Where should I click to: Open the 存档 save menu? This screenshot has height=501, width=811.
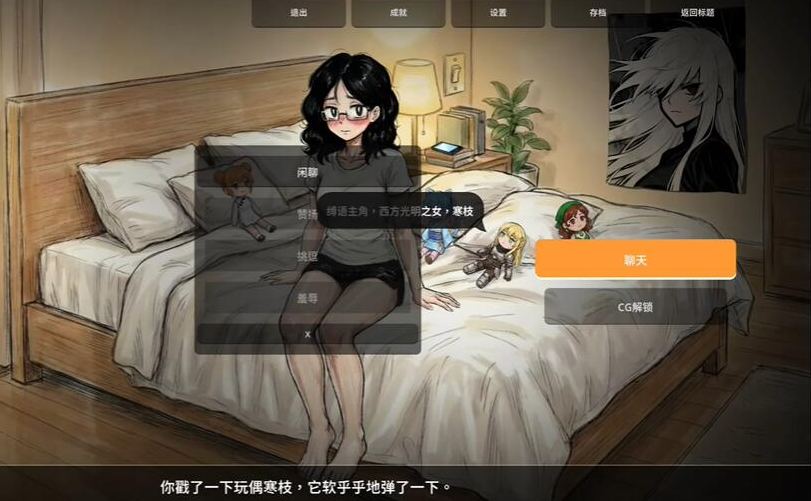[x=598, y=13]
